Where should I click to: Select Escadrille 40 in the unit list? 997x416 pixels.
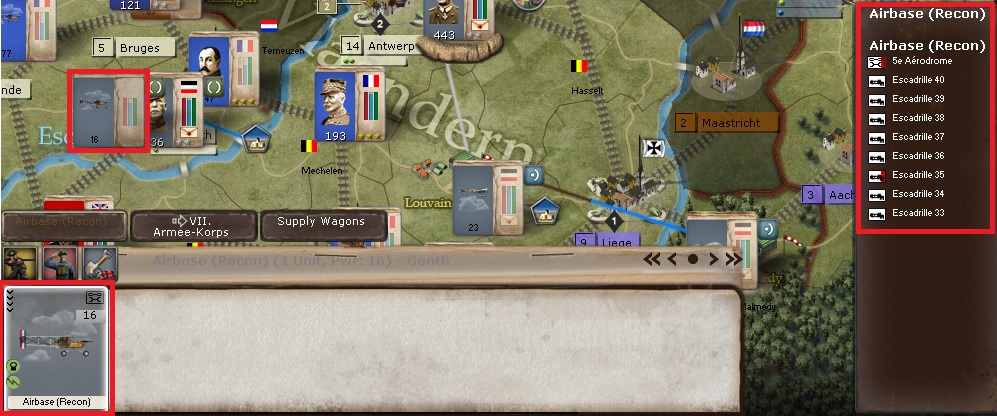point(917,80)
